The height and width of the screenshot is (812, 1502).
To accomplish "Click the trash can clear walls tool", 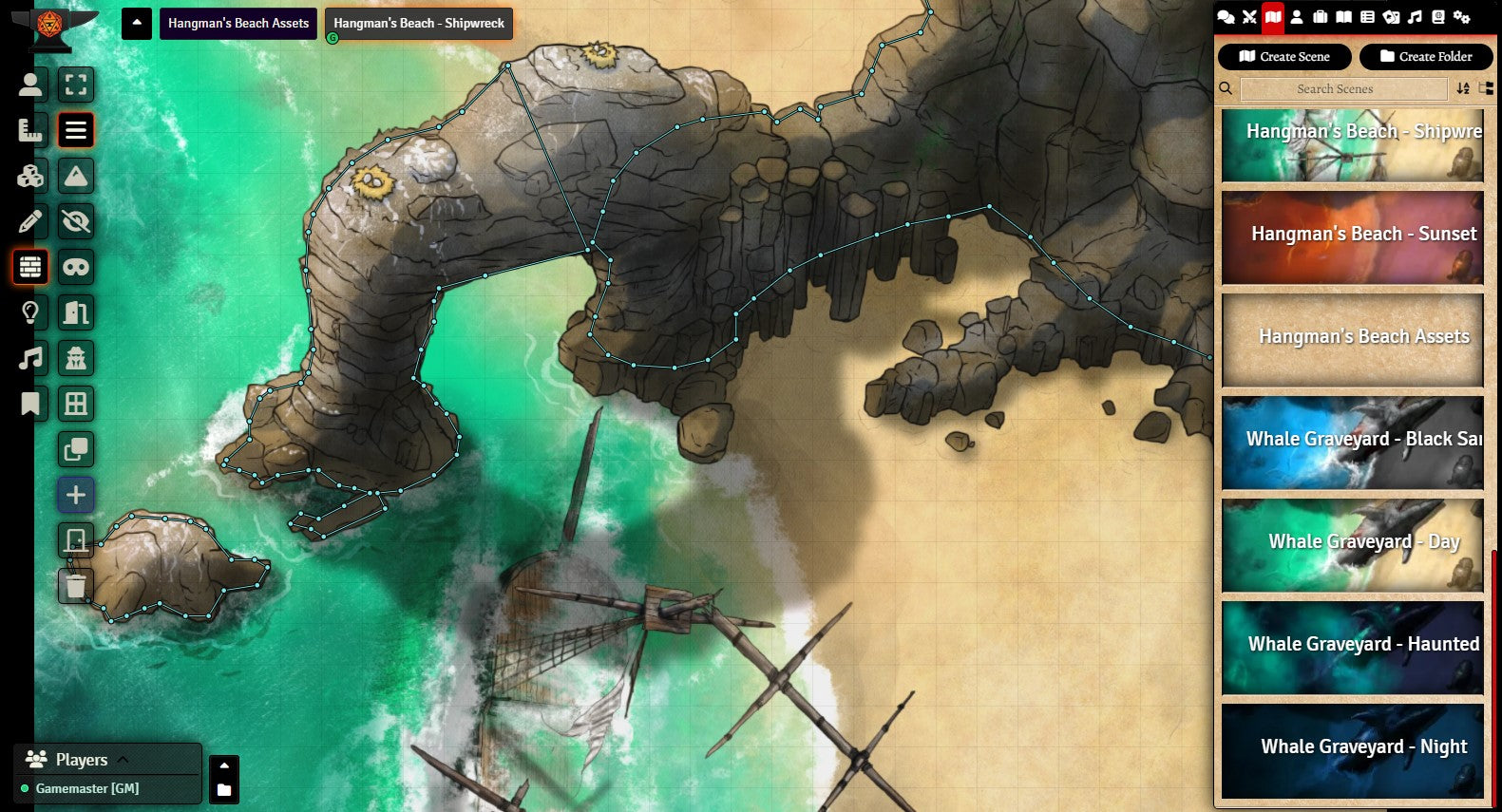I will pos(76,586).
